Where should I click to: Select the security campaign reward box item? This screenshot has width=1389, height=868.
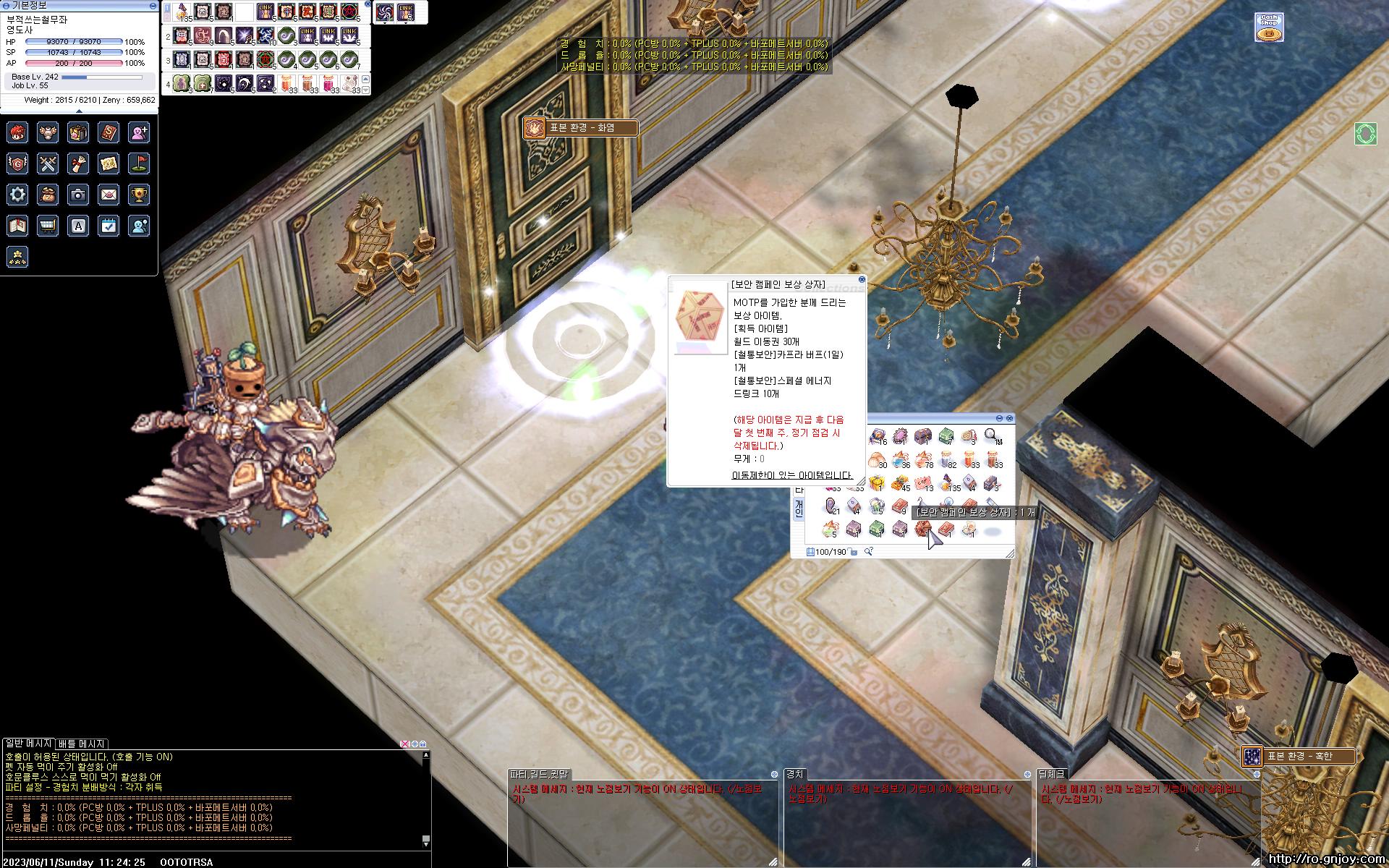(922, 530)
